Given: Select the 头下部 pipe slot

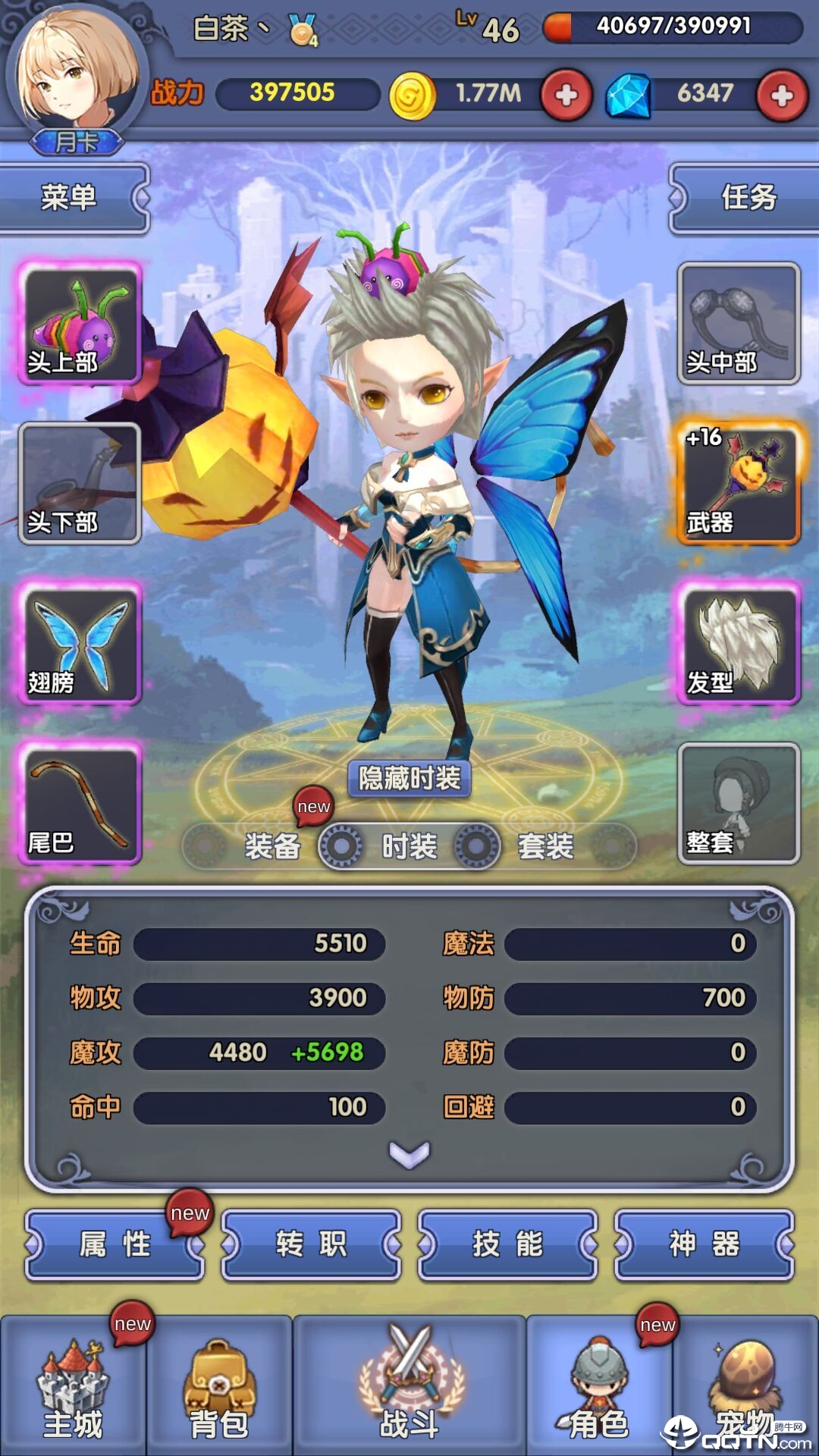Looking at the screenshot, I should coord(80,484).
